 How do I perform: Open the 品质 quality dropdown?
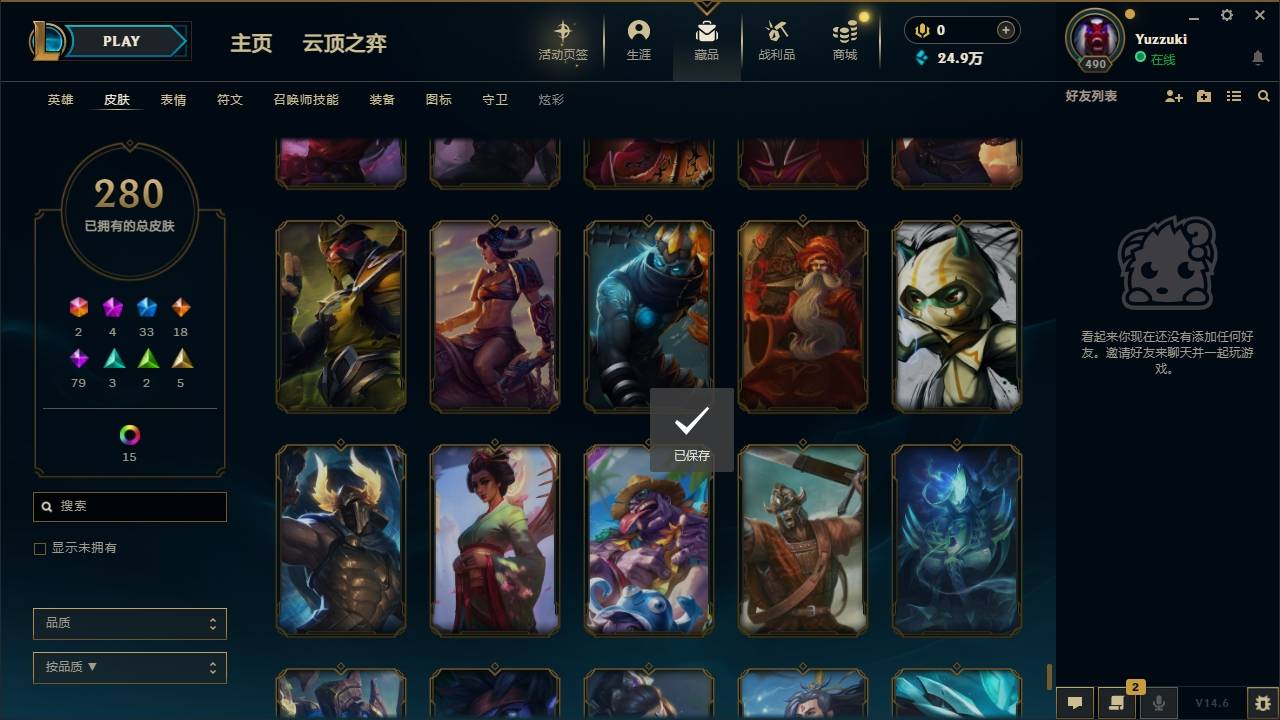point(129,623)
